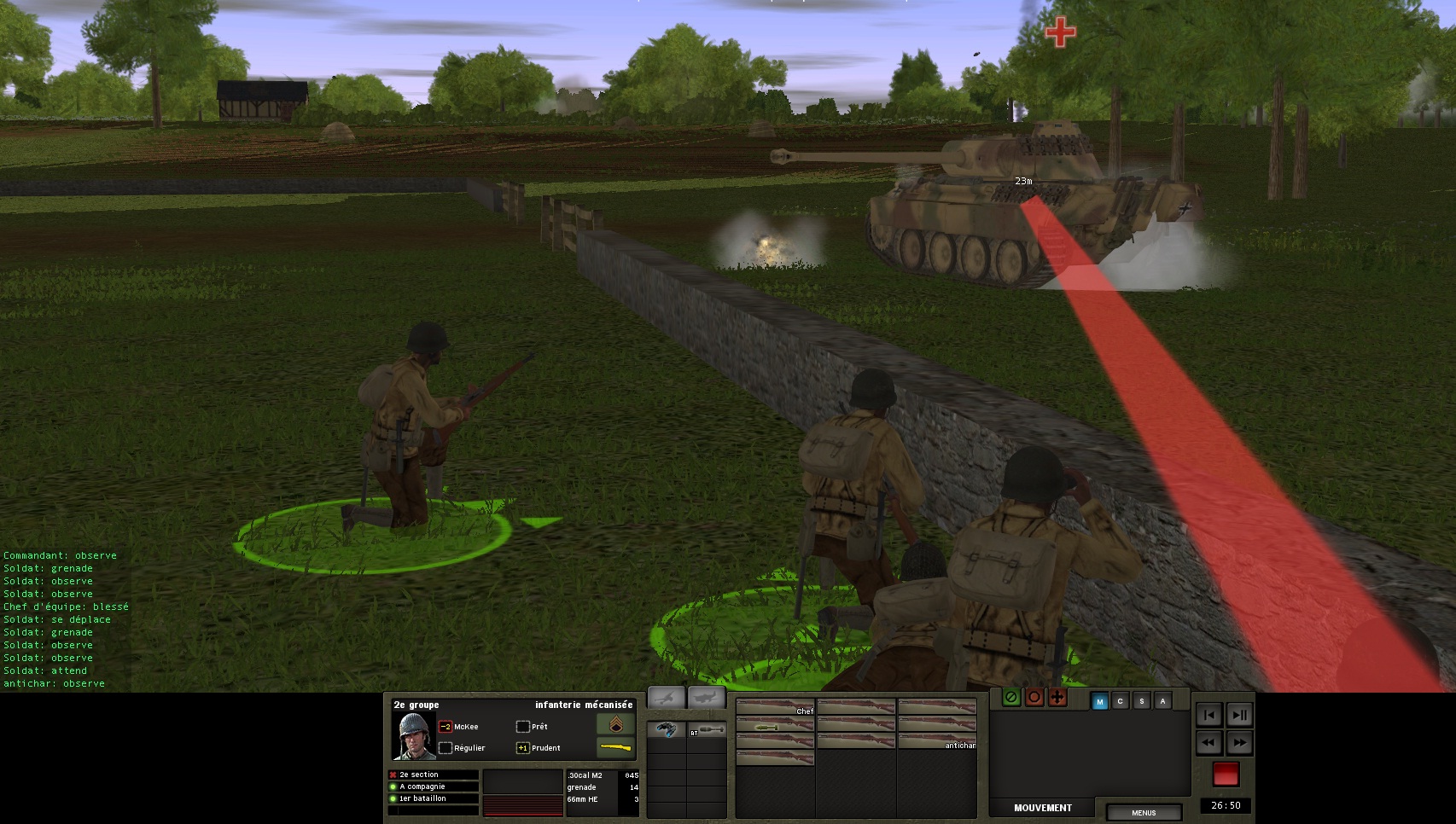Click the orange octagon stop icon
This screenshot has width=1456, height=824.
1034,698
